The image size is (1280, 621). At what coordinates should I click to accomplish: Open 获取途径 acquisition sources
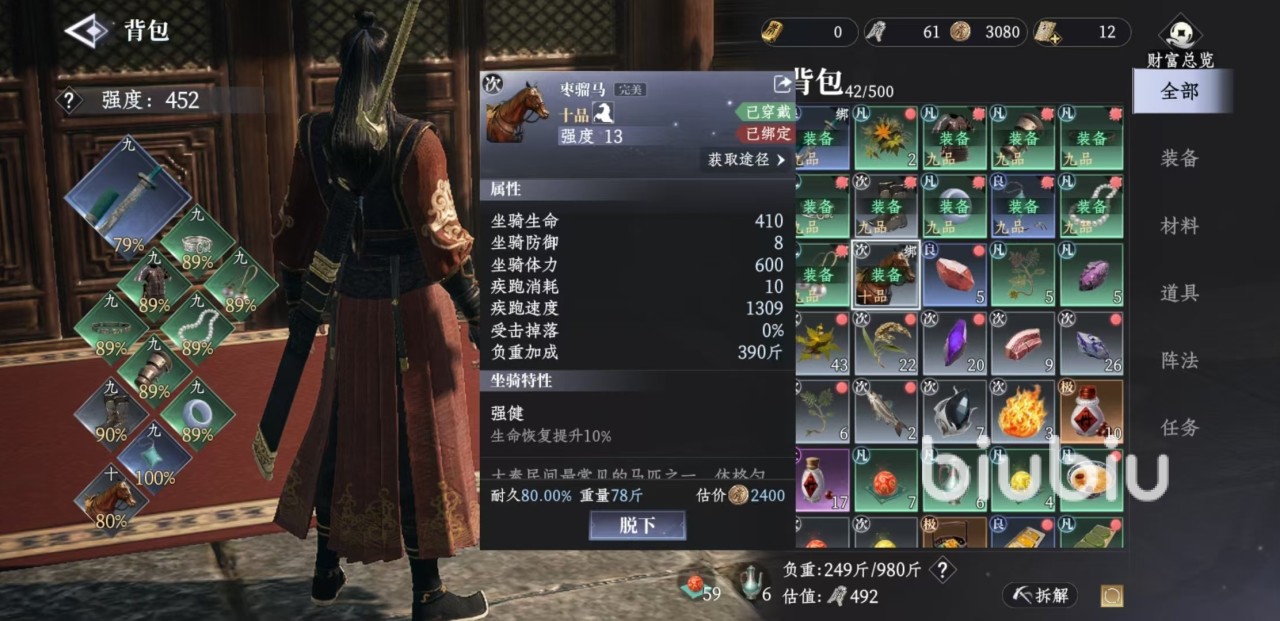tap(746, 160)
